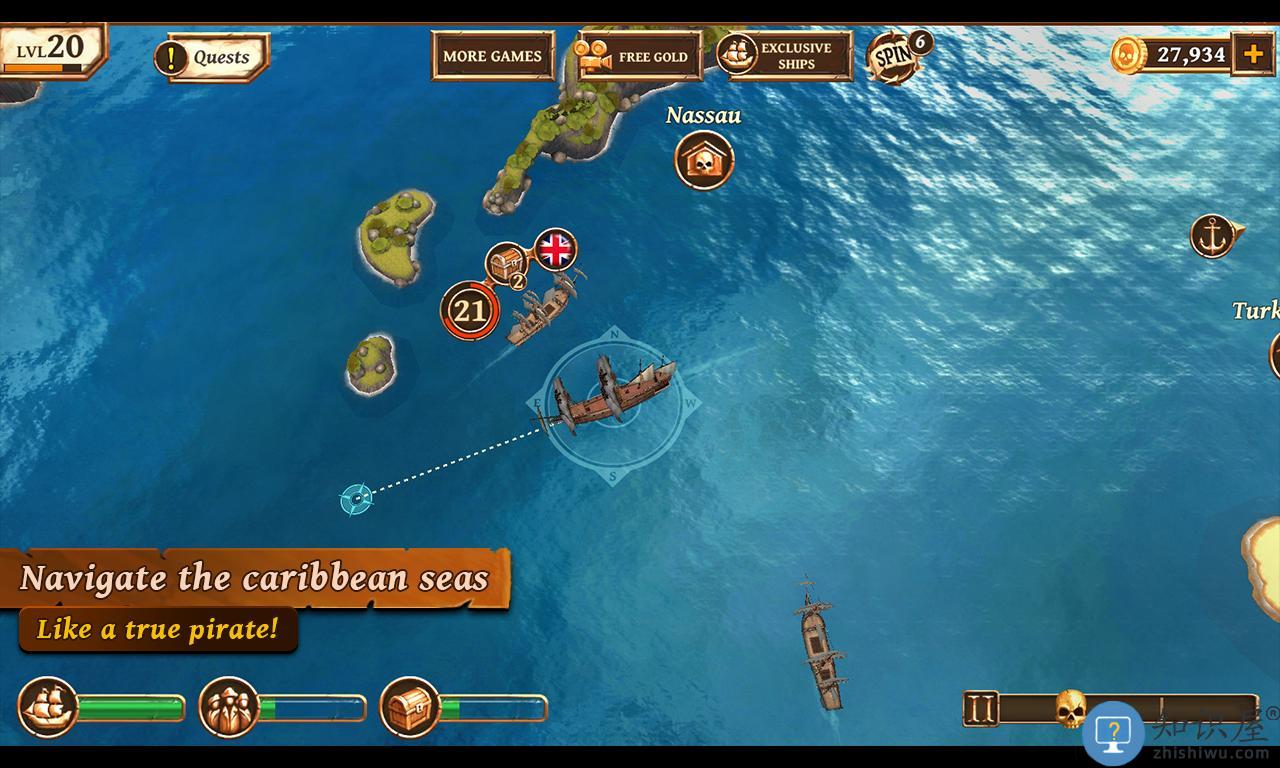Image resolution: width=1280 pixels, height=768 pixels.
Task: Select the level 21 enemy ship badge
Action: click(x=469, y=311)
